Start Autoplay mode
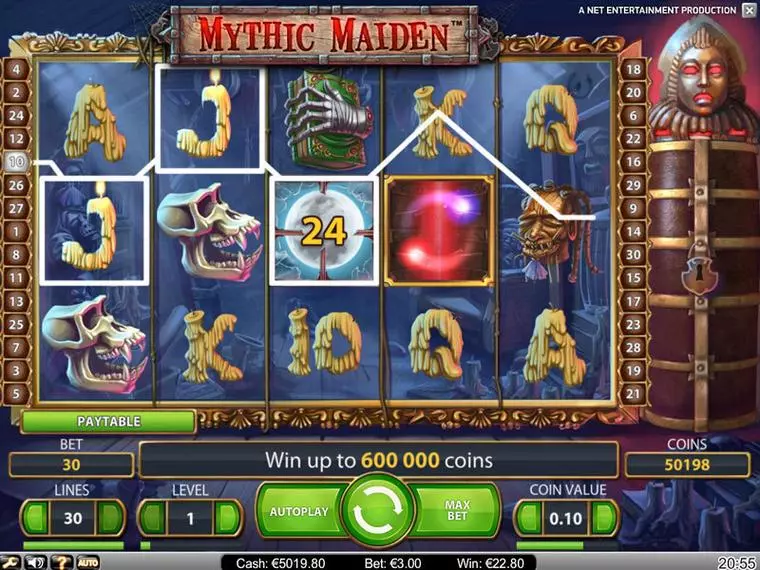The height and width of the screenshot is (570, 760). 299,511
